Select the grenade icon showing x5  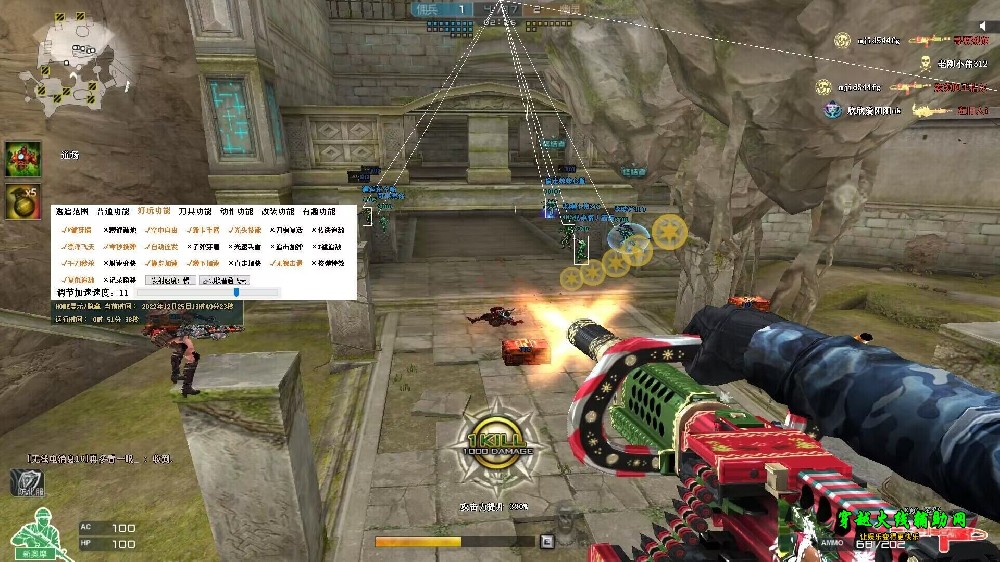click(23, 200)
